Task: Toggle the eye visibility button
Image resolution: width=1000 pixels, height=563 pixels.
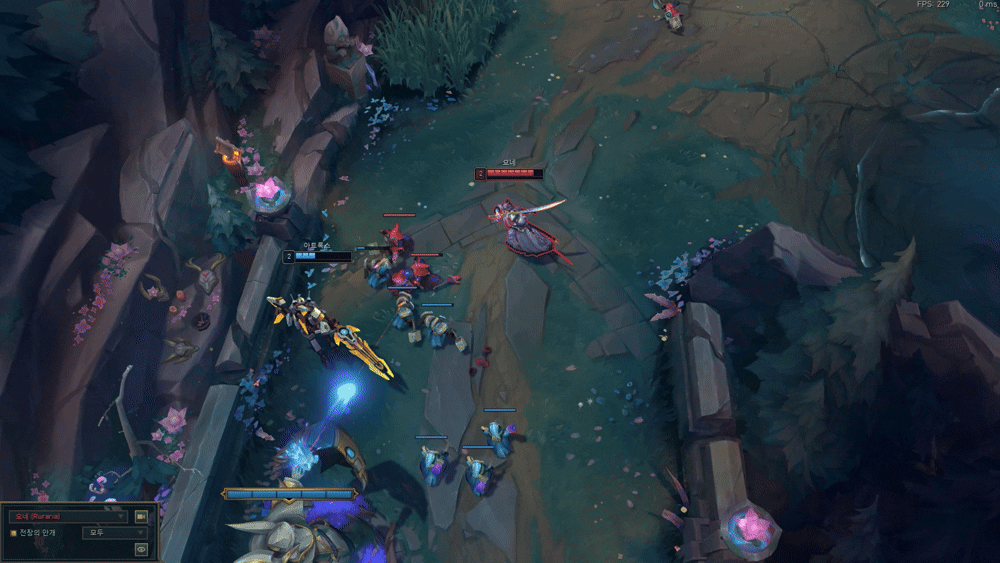Action: pos(141,548)
